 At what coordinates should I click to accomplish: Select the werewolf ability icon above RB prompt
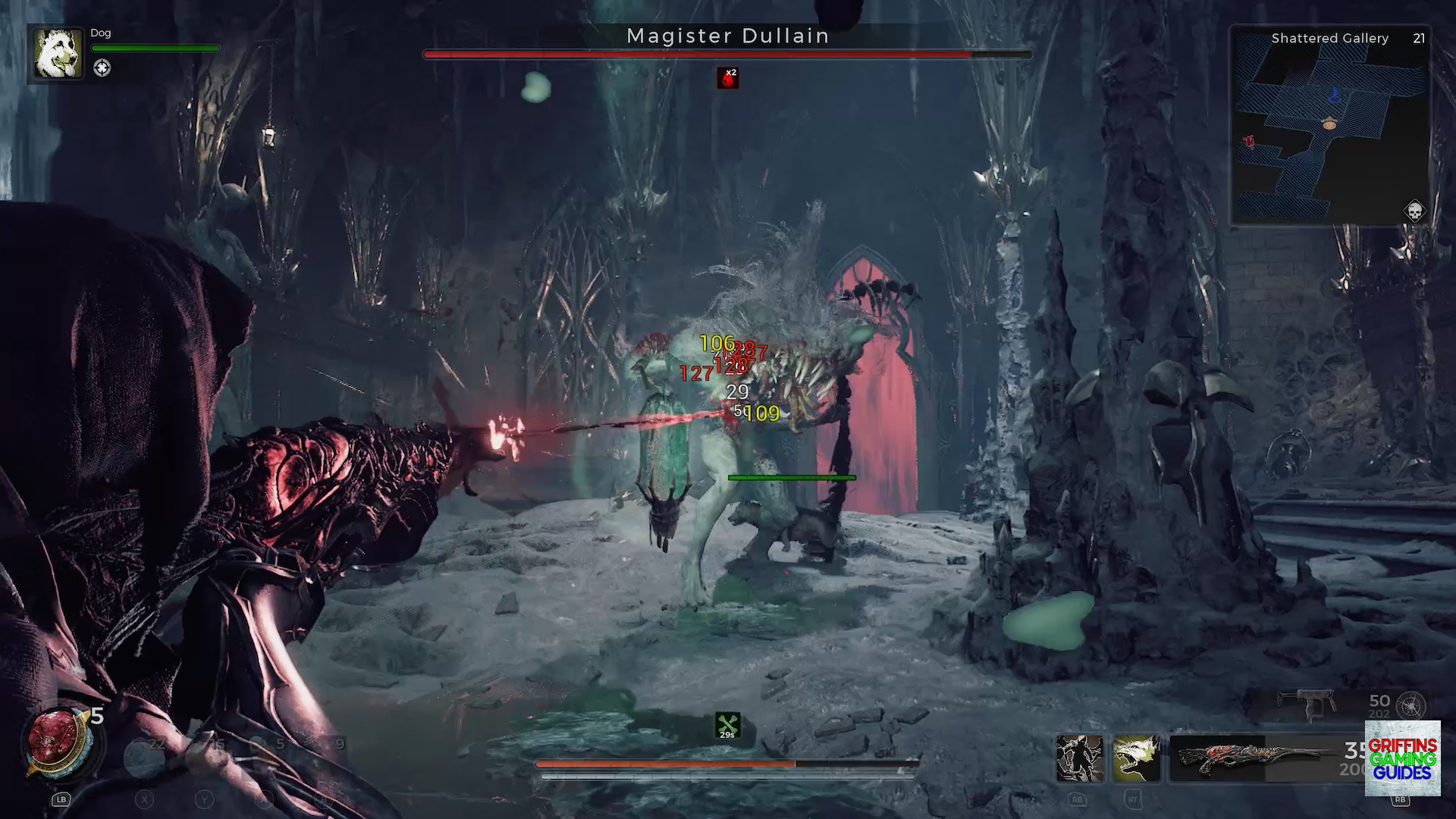tap(1081, 761)
